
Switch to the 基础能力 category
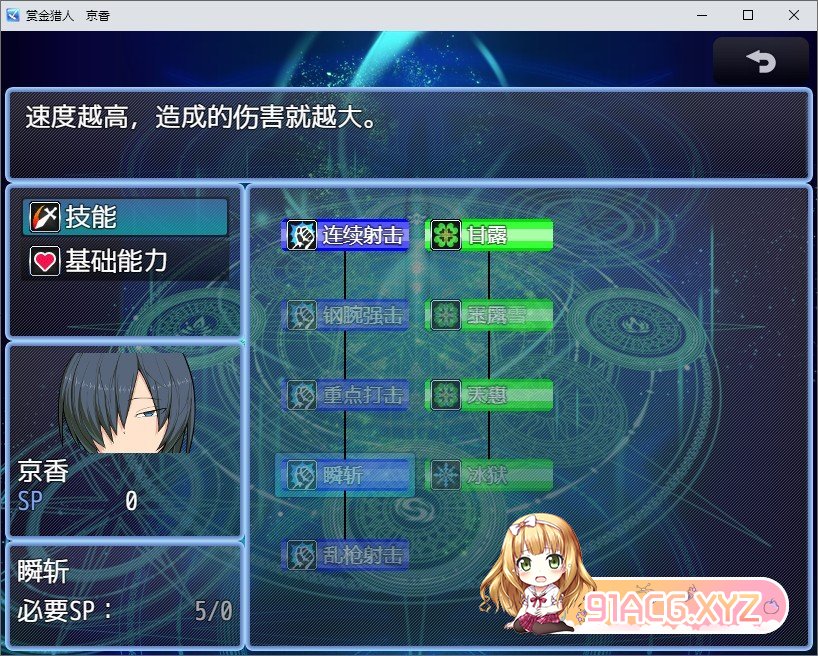click(125, 262)
